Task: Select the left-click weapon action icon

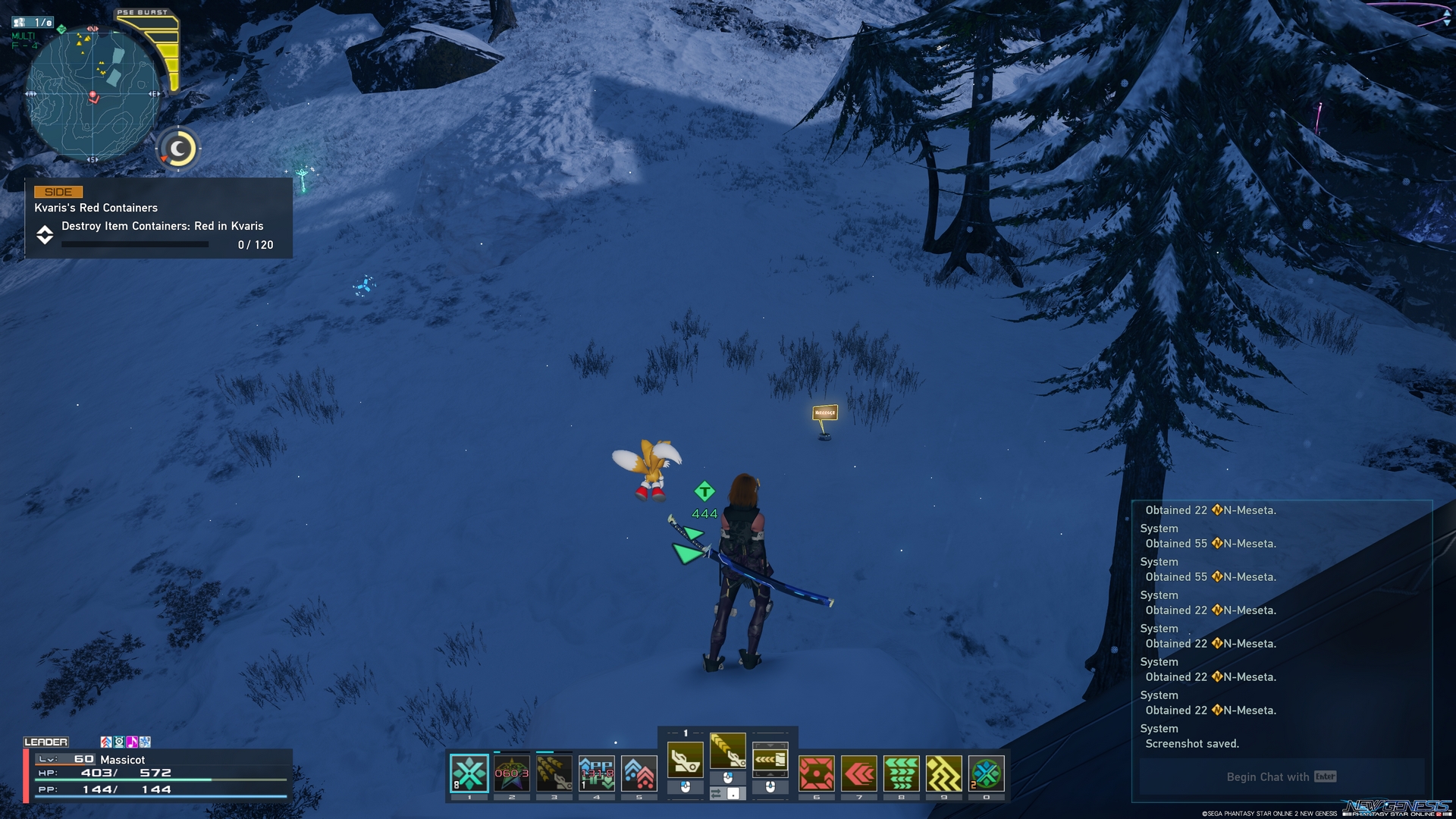Action: tap(686, 758)
